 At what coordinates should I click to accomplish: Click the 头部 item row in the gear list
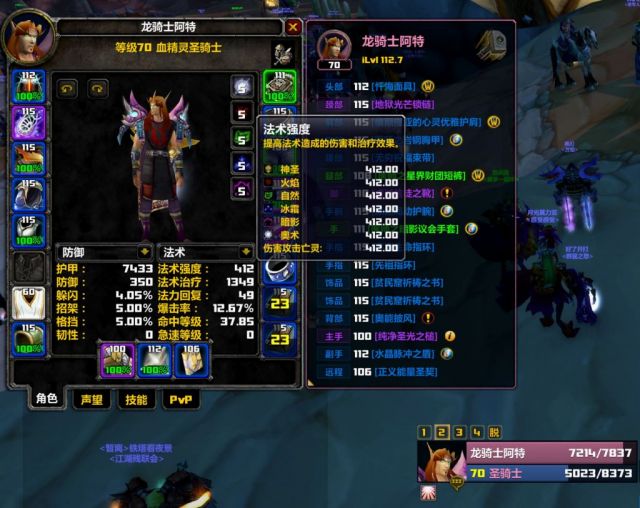370,86
